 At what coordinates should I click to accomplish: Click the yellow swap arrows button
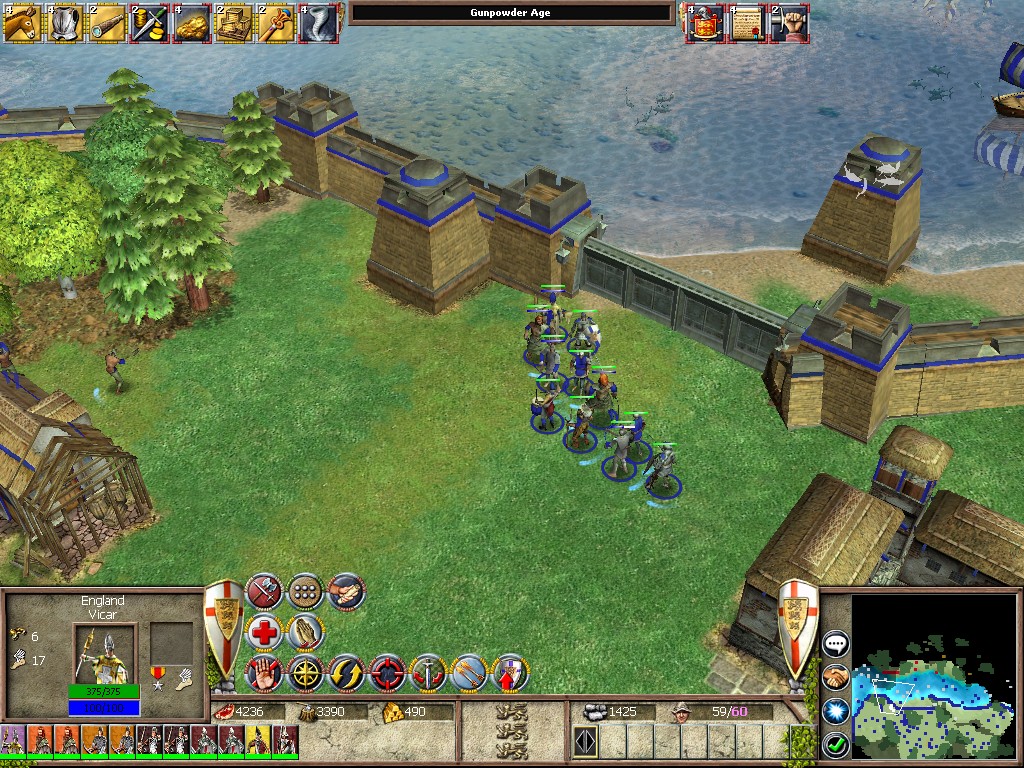pyautogui.click(x=346, y=673)
